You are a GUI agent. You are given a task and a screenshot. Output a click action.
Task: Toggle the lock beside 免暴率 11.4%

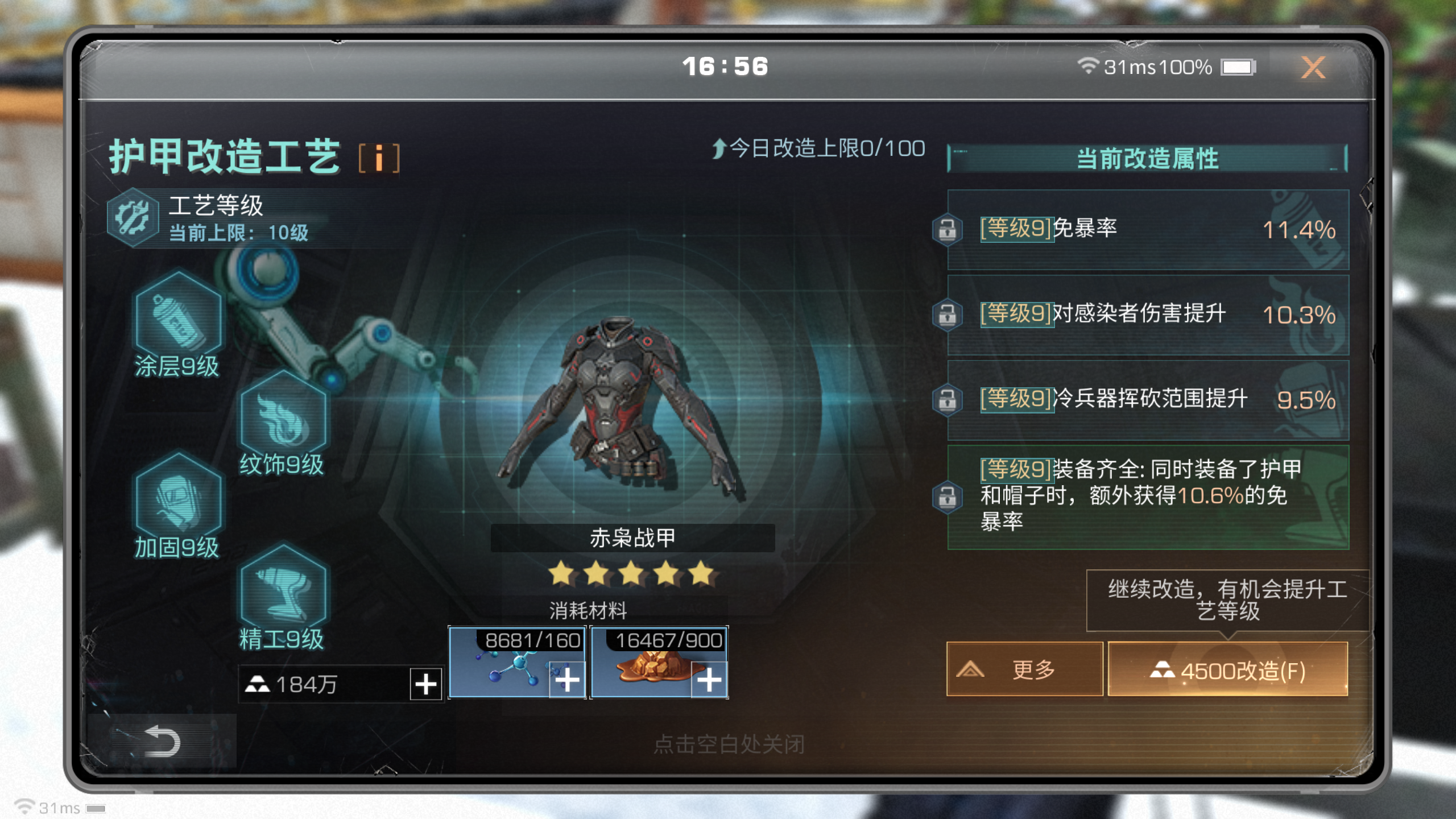(947, 229)
